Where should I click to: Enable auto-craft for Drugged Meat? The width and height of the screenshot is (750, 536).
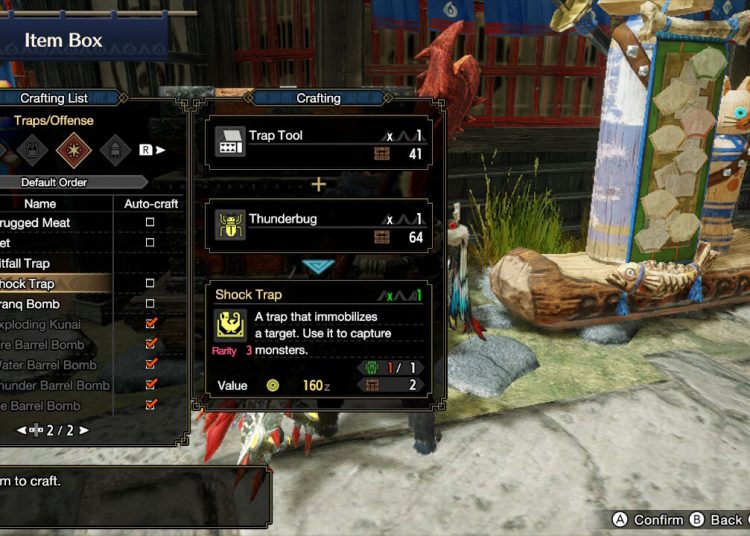(x=151, y=222)
